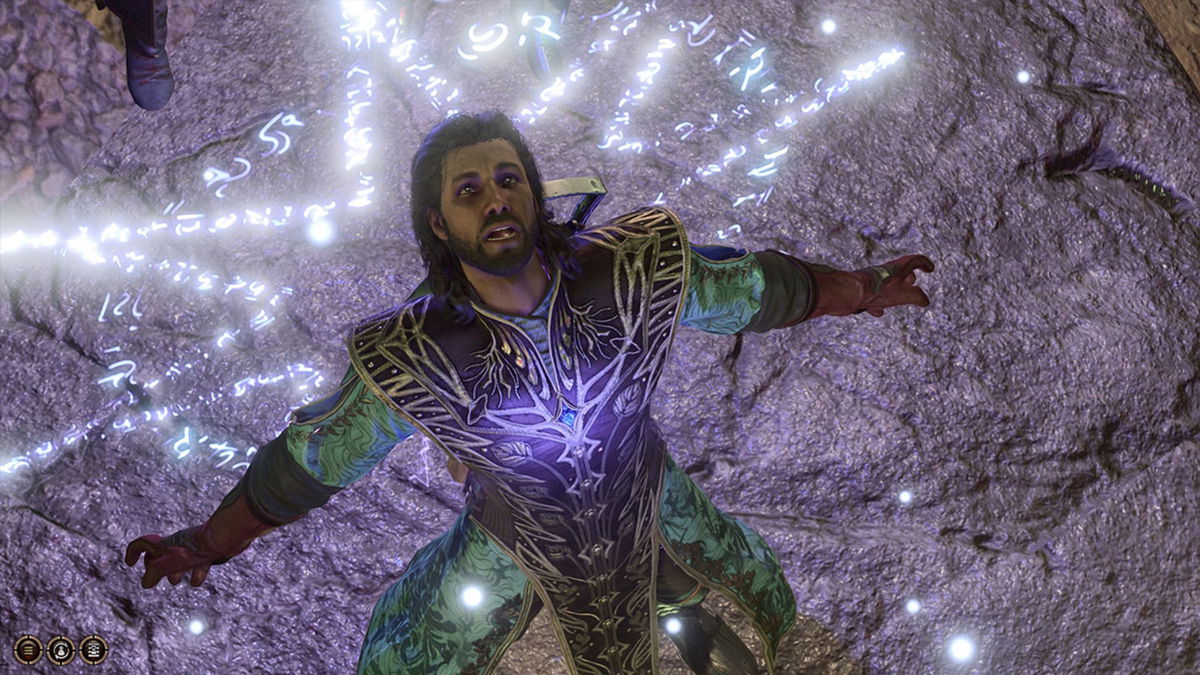Open the game menu with three-lines icon
The height and width of the screenshot is (675, 1200).
(28, 650)
